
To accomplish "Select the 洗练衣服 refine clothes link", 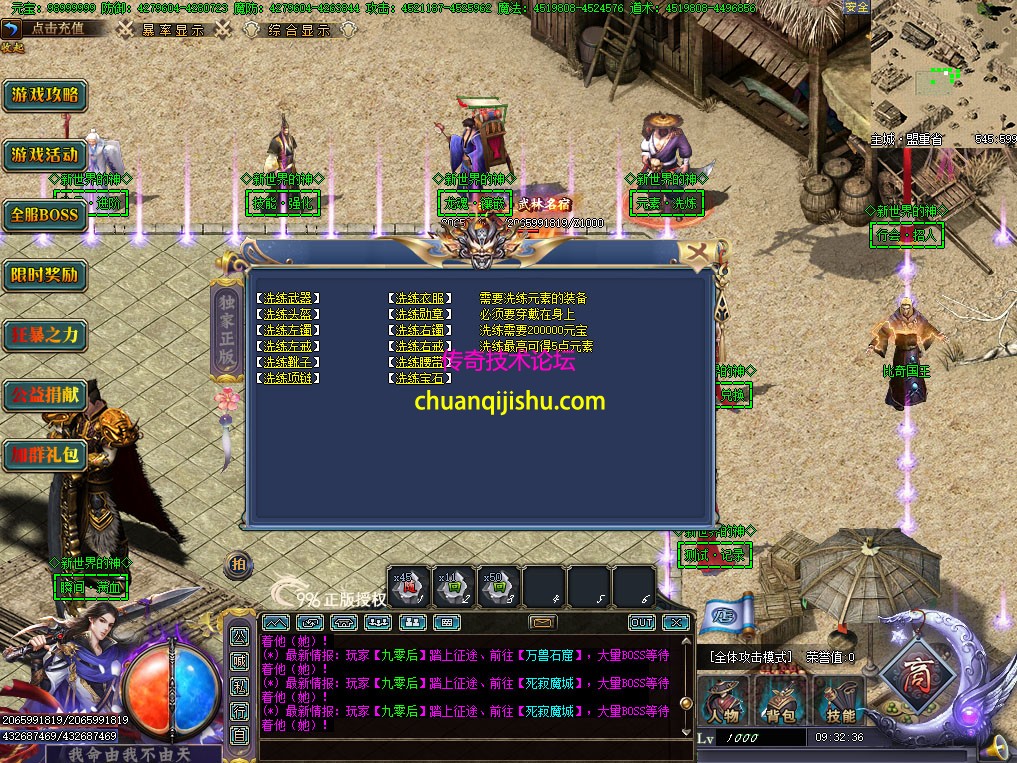I will point(418,298).
